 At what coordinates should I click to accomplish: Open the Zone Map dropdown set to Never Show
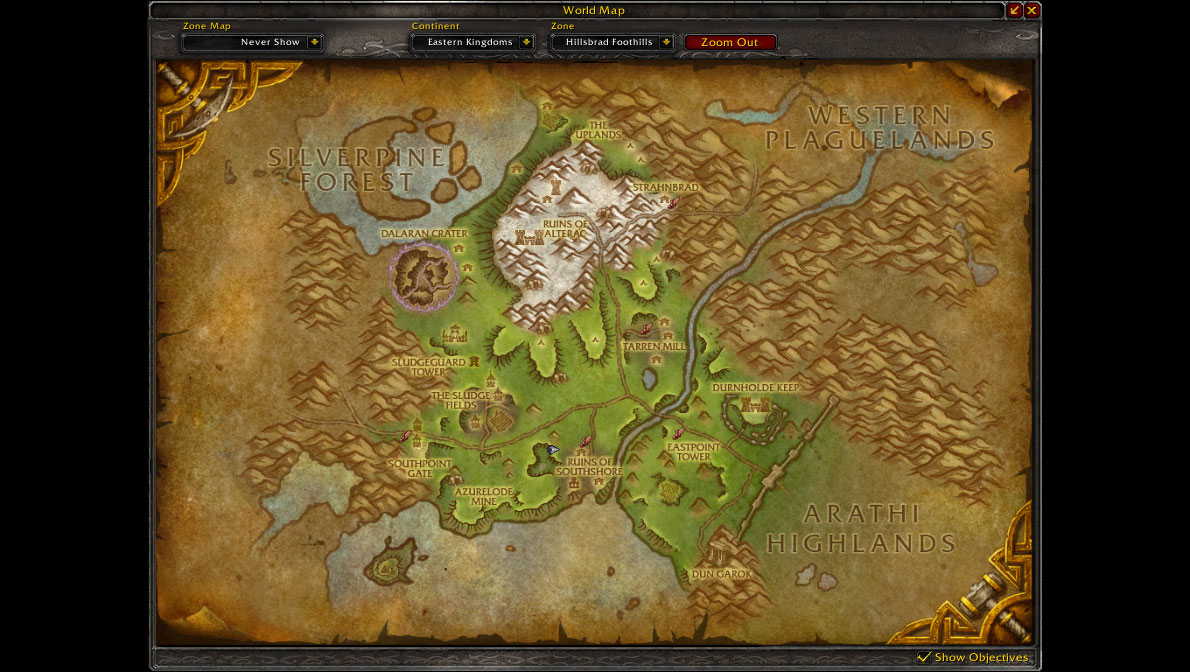tap(315, 42)
